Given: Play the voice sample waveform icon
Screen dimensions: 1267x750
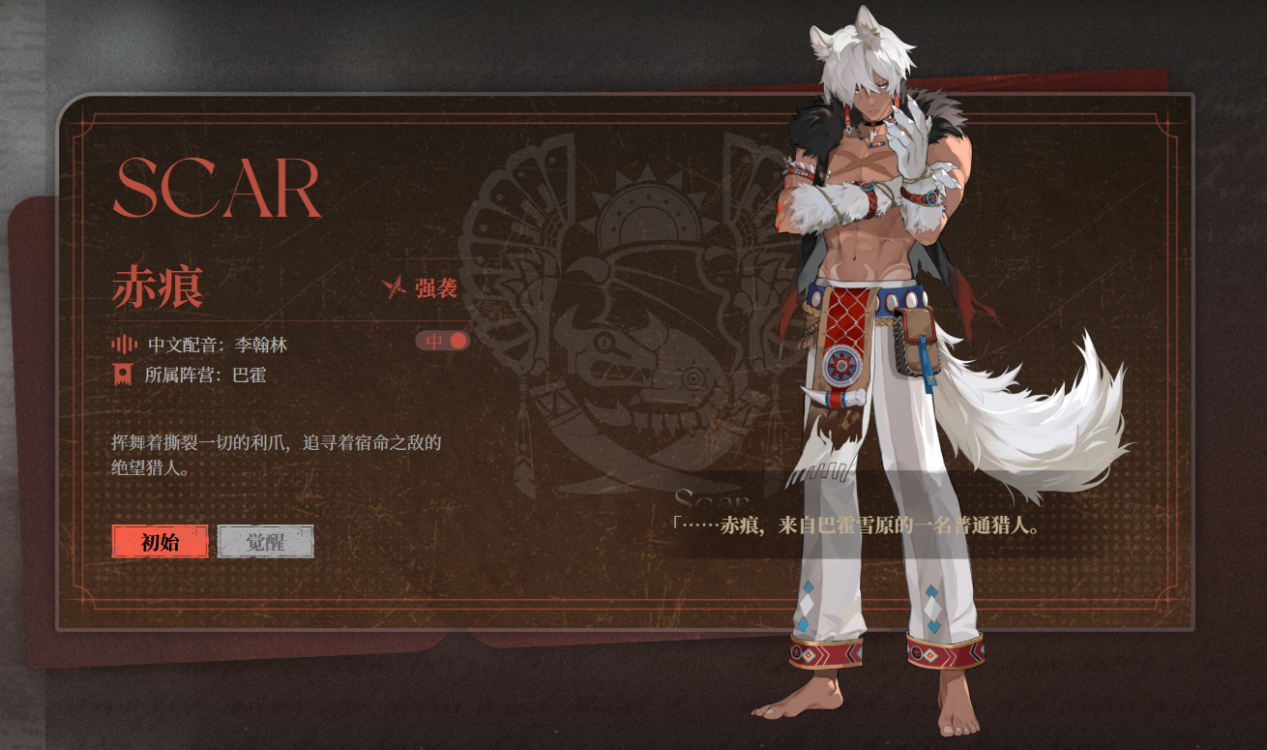Looking at the screenshot, I should (x=124, y=344).
